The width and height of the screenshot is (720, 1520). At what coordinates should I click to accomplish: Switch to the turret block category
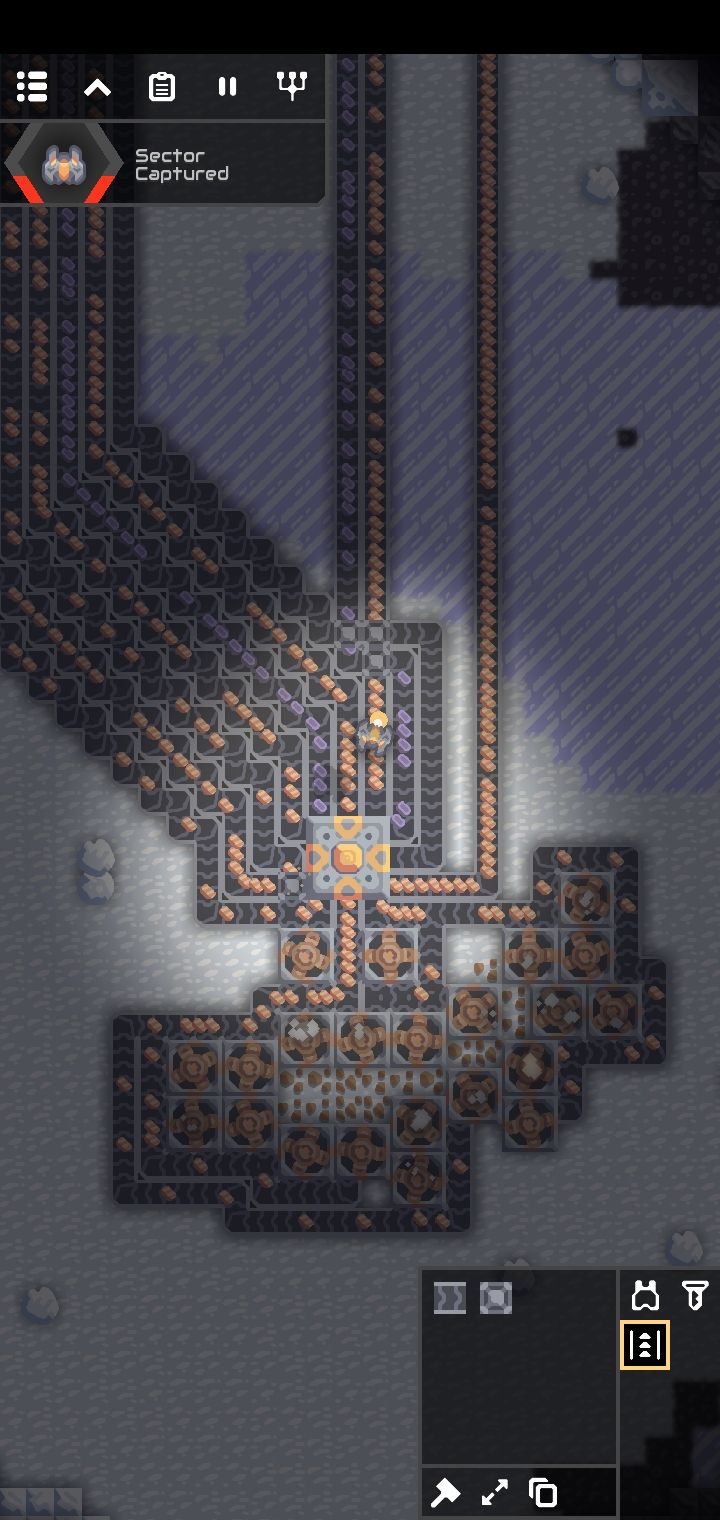click(646, 1296)
